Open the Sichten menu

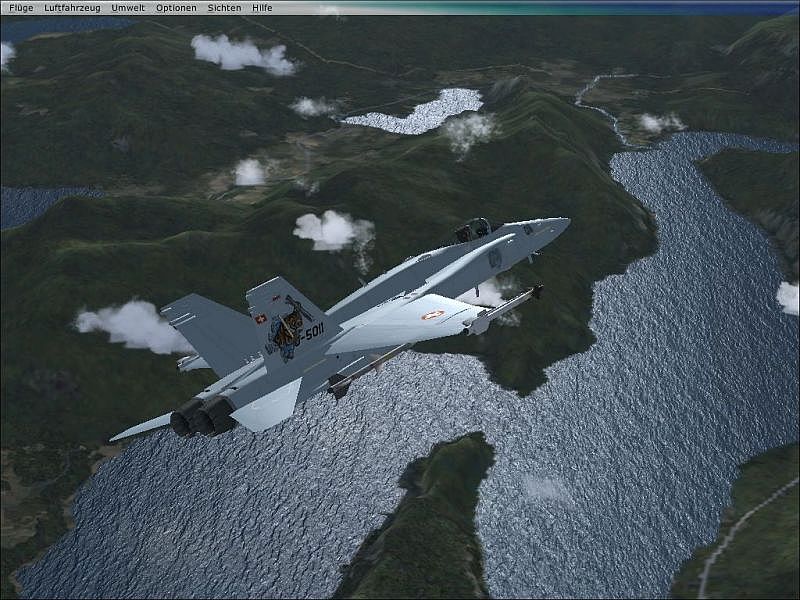coord(224,7)
